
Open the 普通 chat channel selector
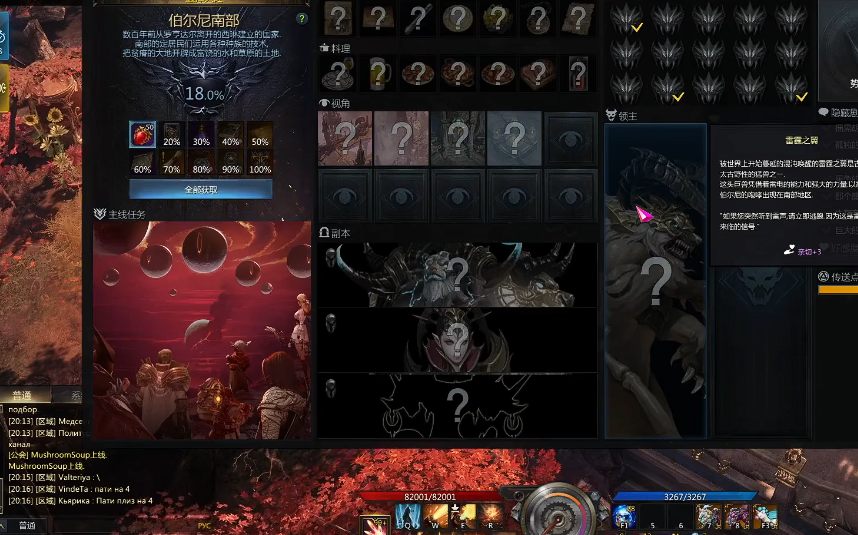[26, 525]
